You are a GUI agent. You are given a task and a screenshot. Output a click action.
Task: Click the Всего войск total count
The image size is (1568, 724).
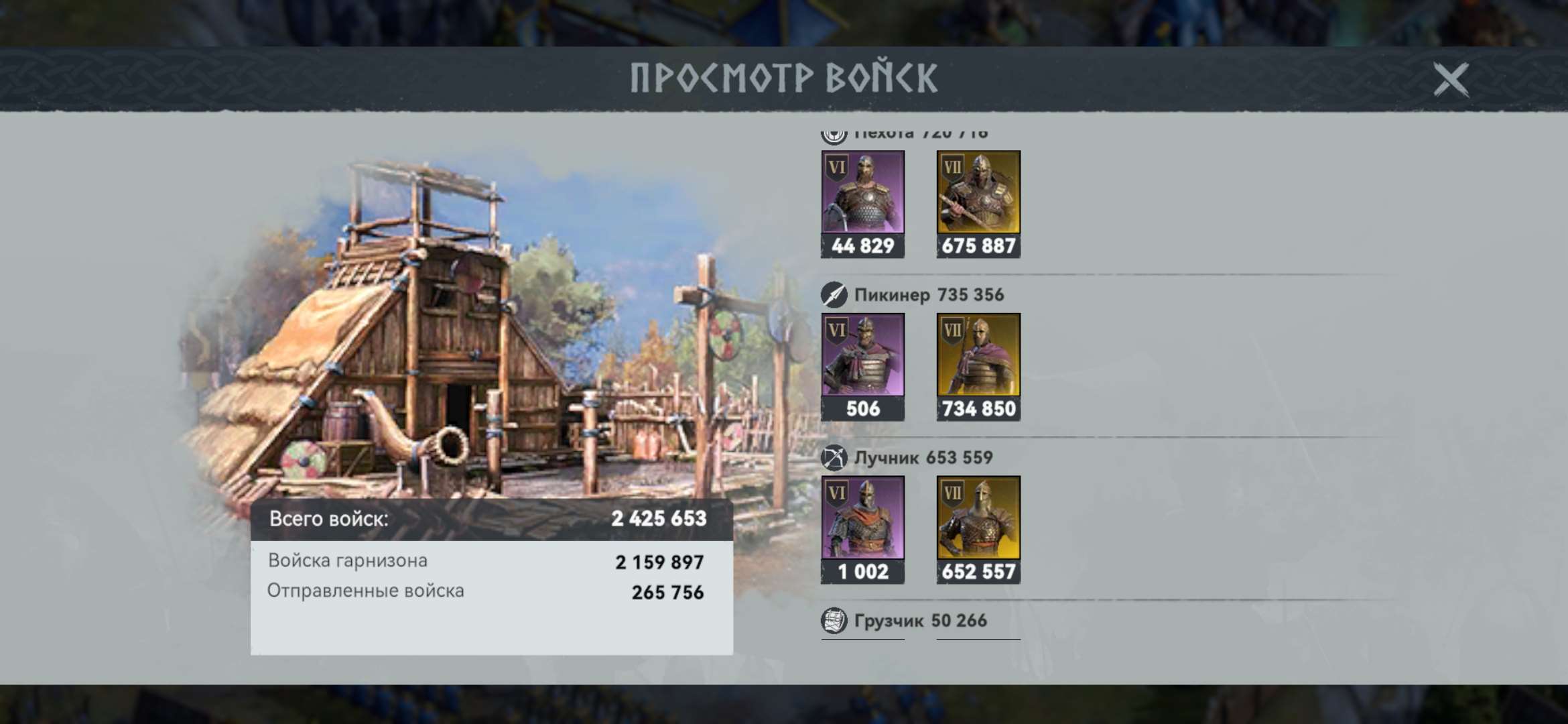660,518
